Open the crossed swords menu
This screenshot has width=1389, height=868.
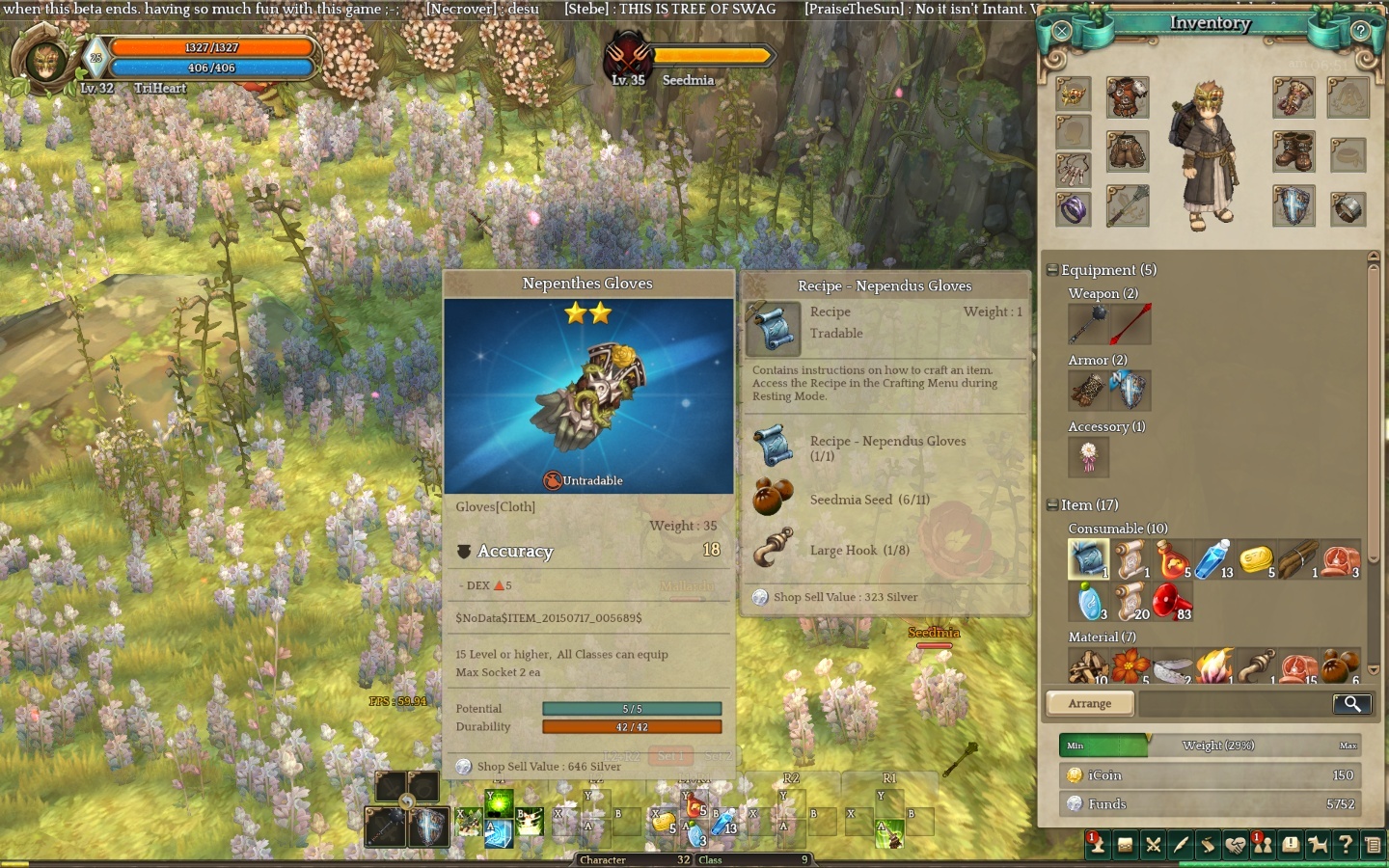[1153, 846]
